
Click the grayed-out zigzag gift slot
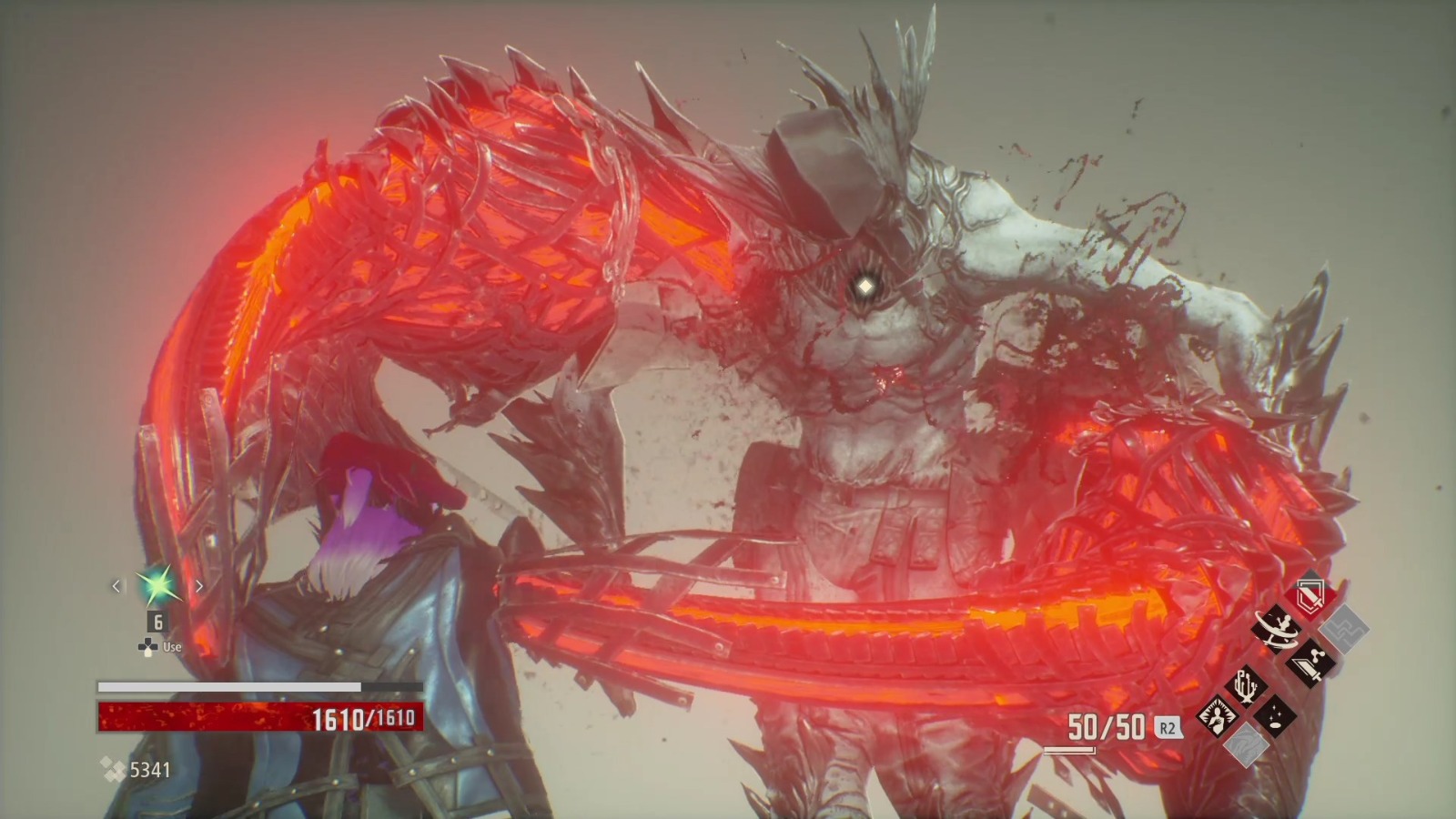coord(1344,630)
